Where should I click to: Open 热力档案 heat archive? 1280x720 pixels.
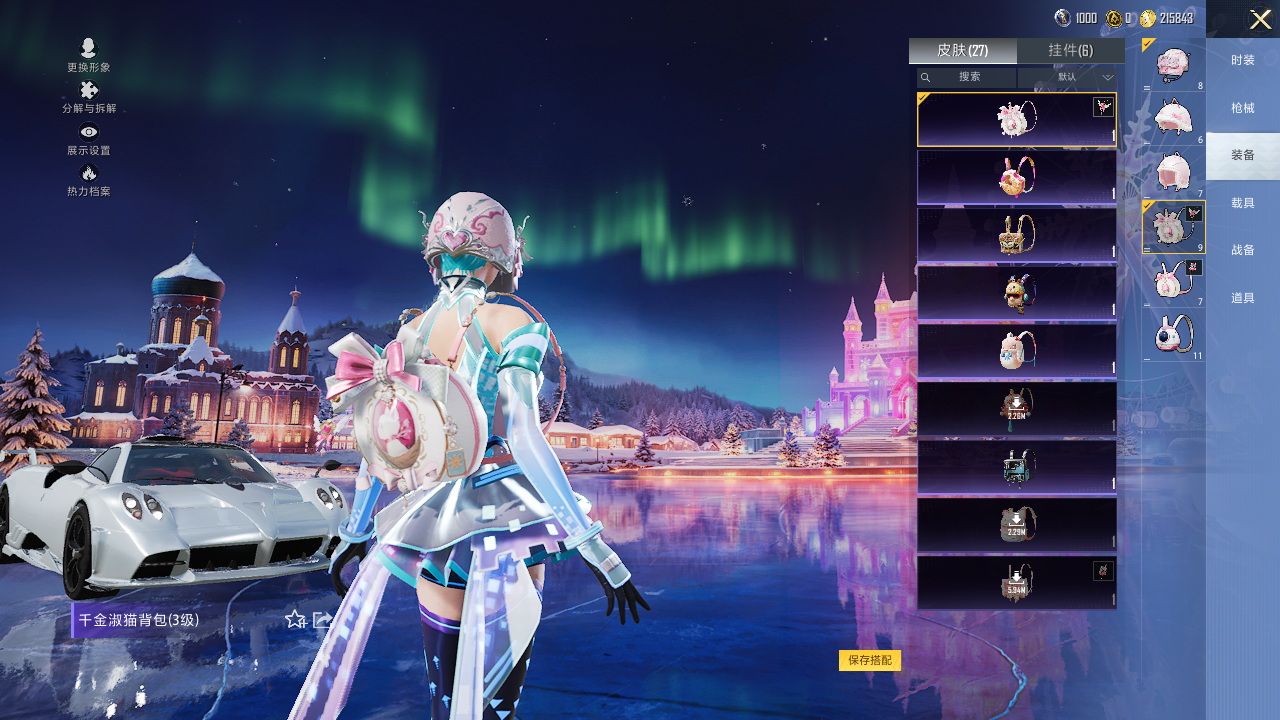point(89,180)
